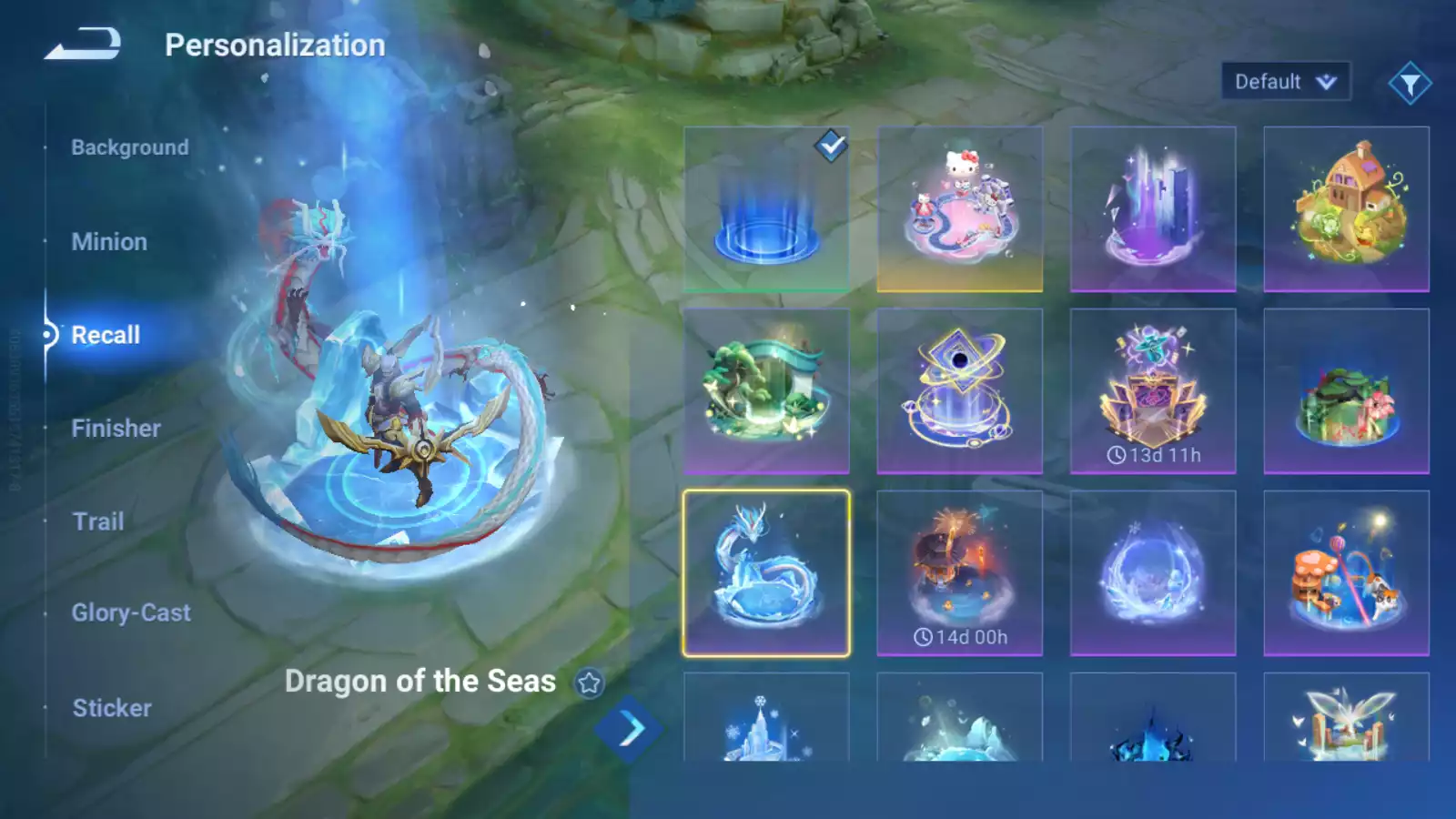Switch to the Trail category

click(x=98, y=521)
